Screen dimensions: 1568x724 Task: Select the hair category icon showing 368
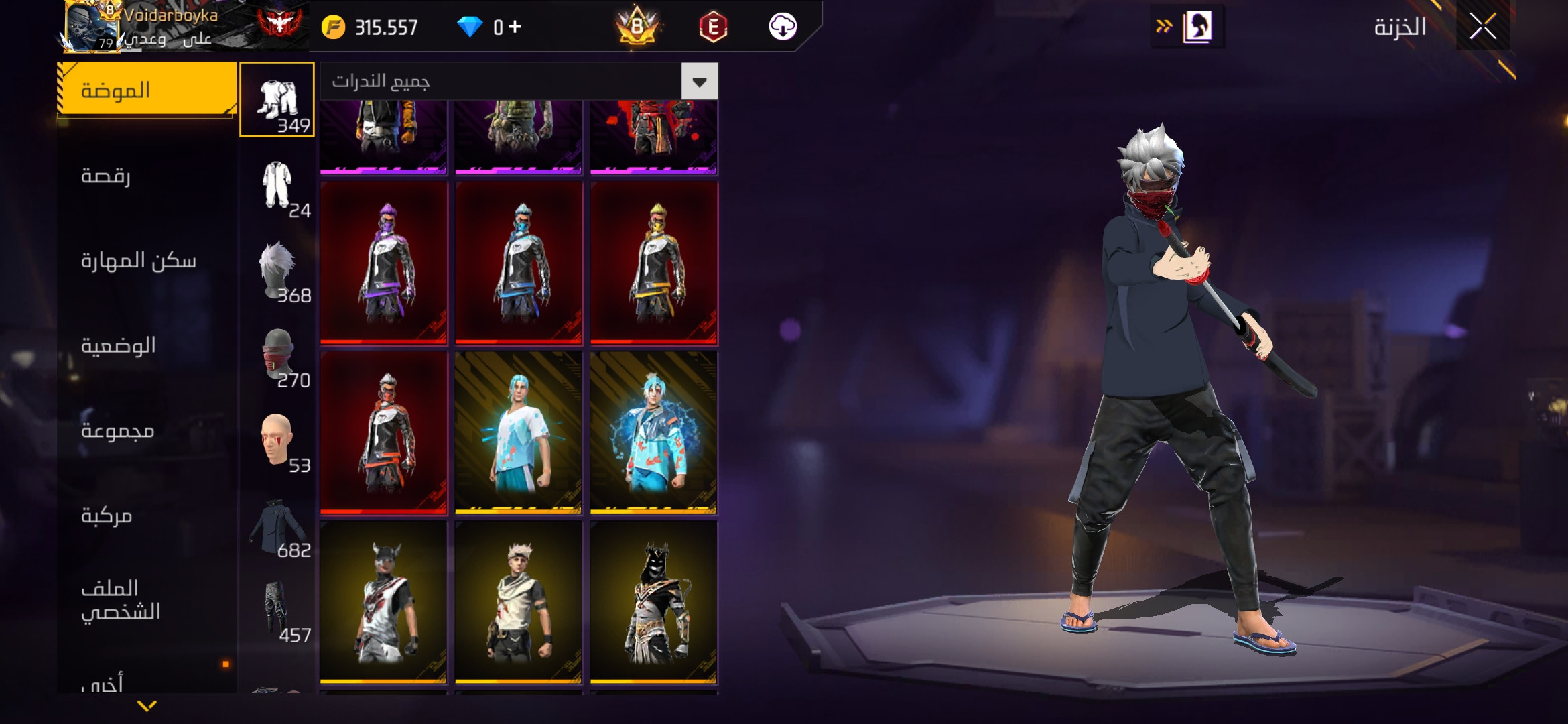[x=277, y=270]
